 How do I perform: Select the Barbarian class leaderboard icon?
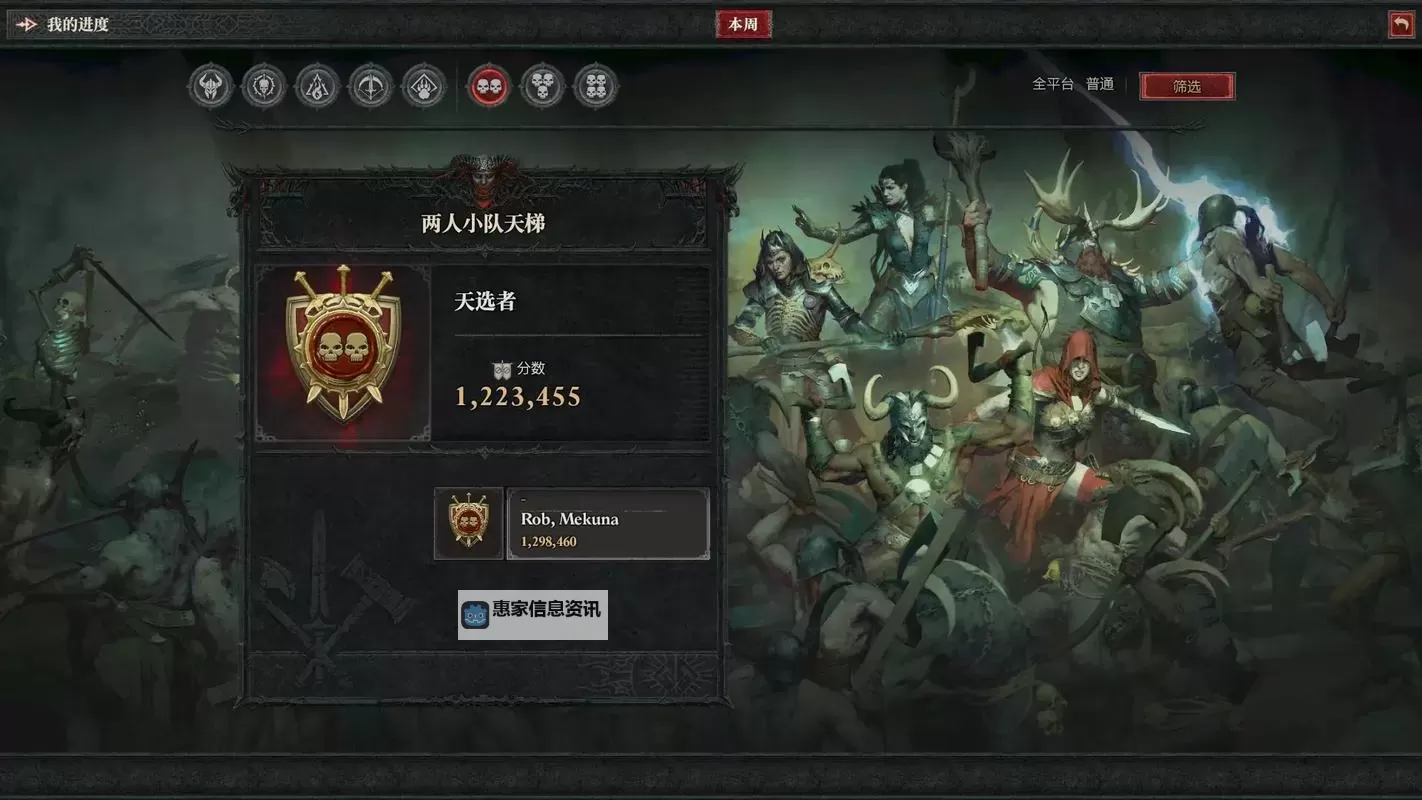(x=210, y=86)
